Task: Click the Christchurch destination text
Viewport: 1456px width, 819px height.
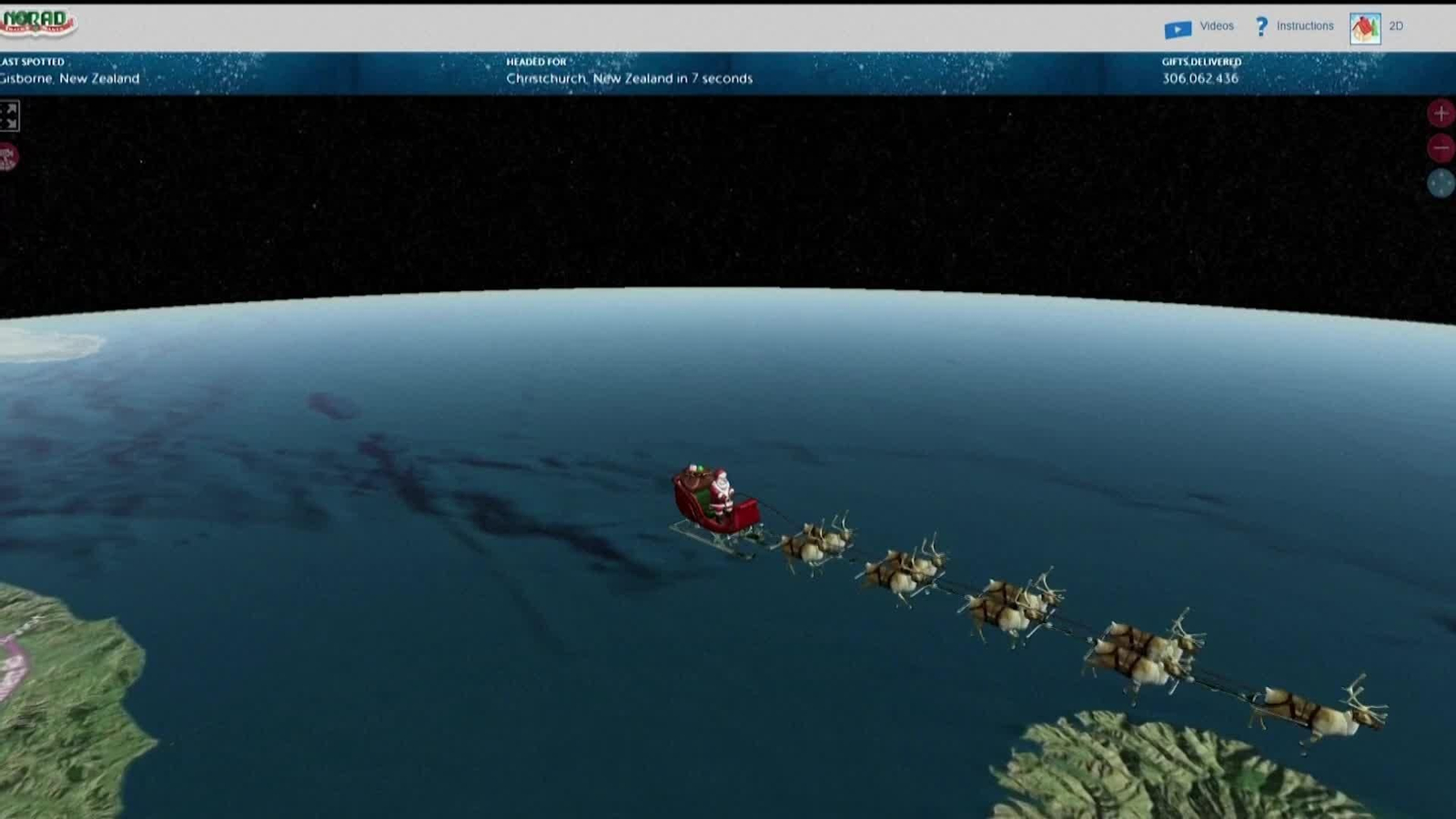Action: coord(629,78)
